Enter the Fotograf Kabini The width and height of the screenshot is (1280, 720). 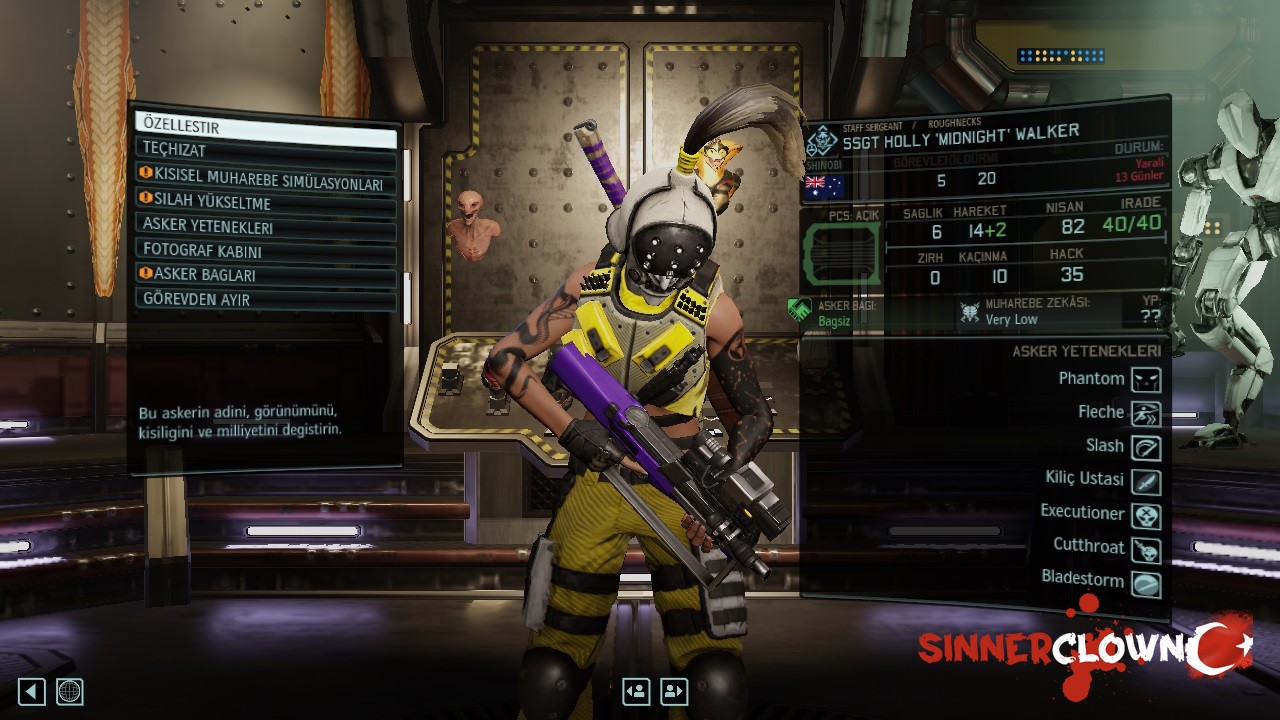pos(265,250)
